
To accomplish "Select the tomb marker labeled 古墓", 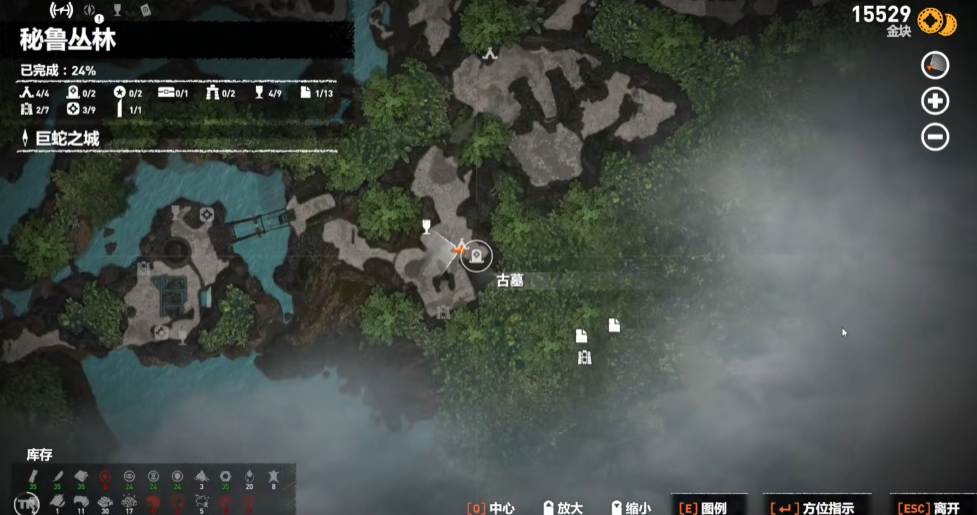I will point(476,257).
